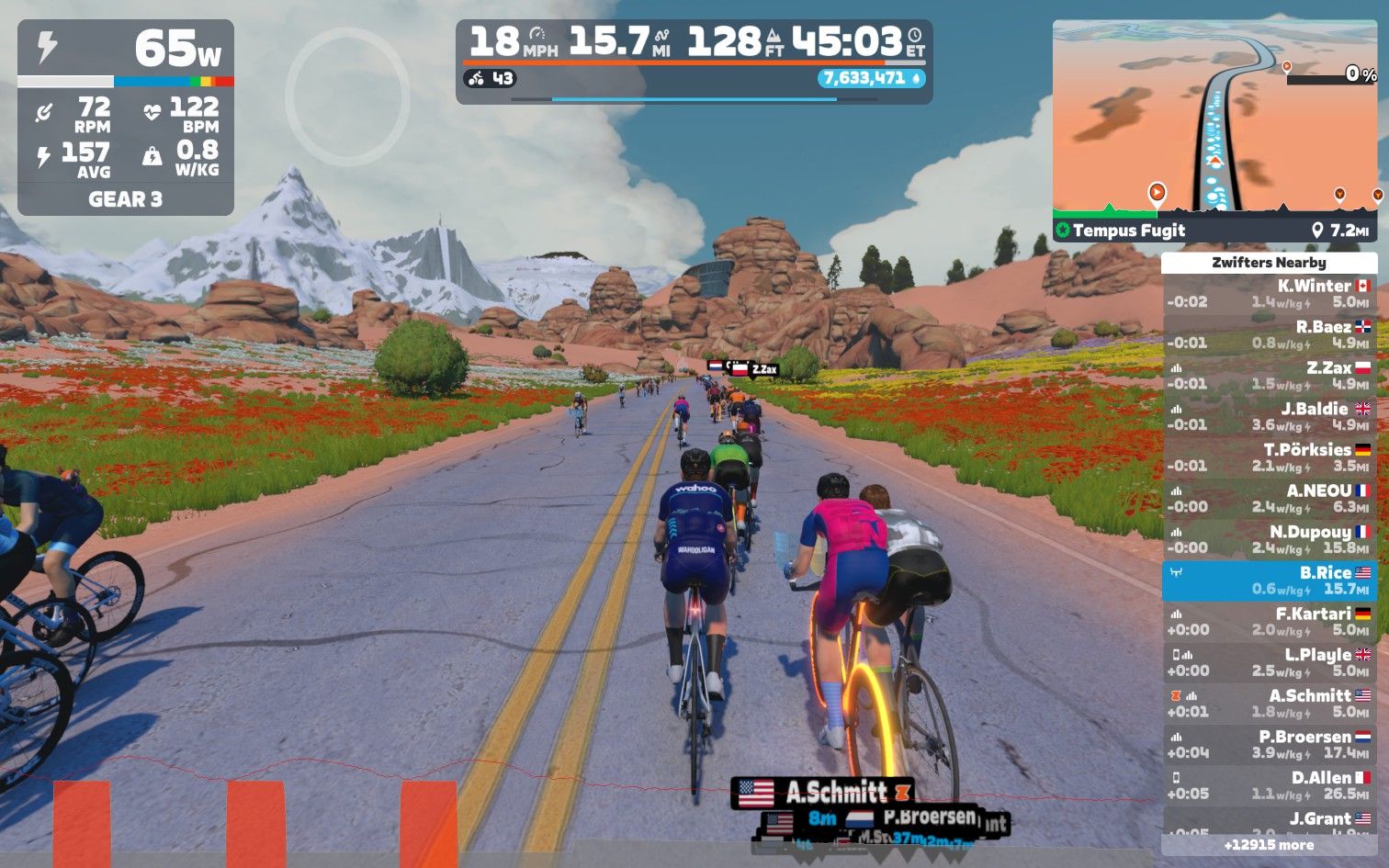Viewport: 1389px width, 868px height.
Task: Select Z.Zax rider row
Action: (x=1269, y=376)
